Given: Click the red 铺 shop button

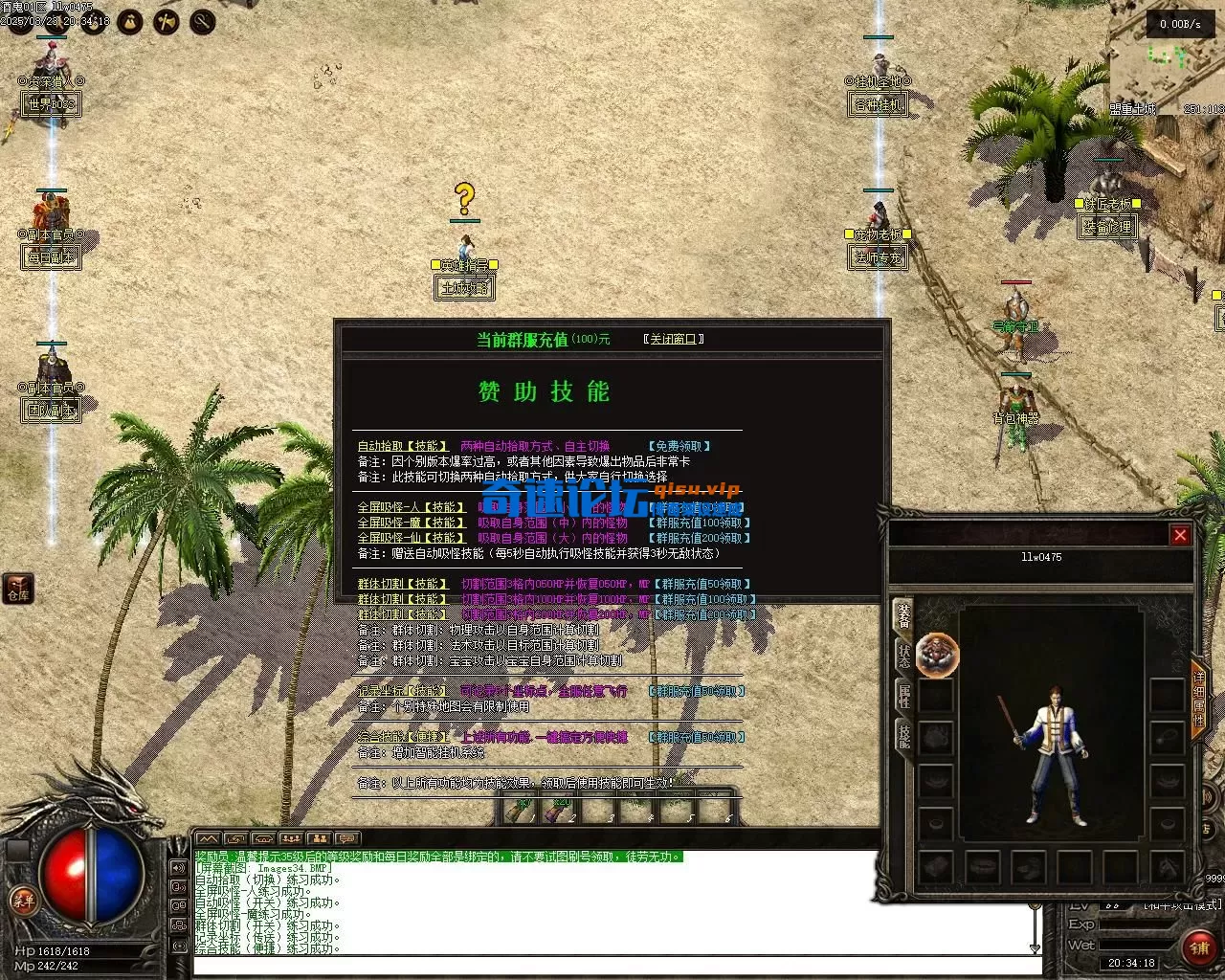Looking at the screenshot, I should 1199,947.
